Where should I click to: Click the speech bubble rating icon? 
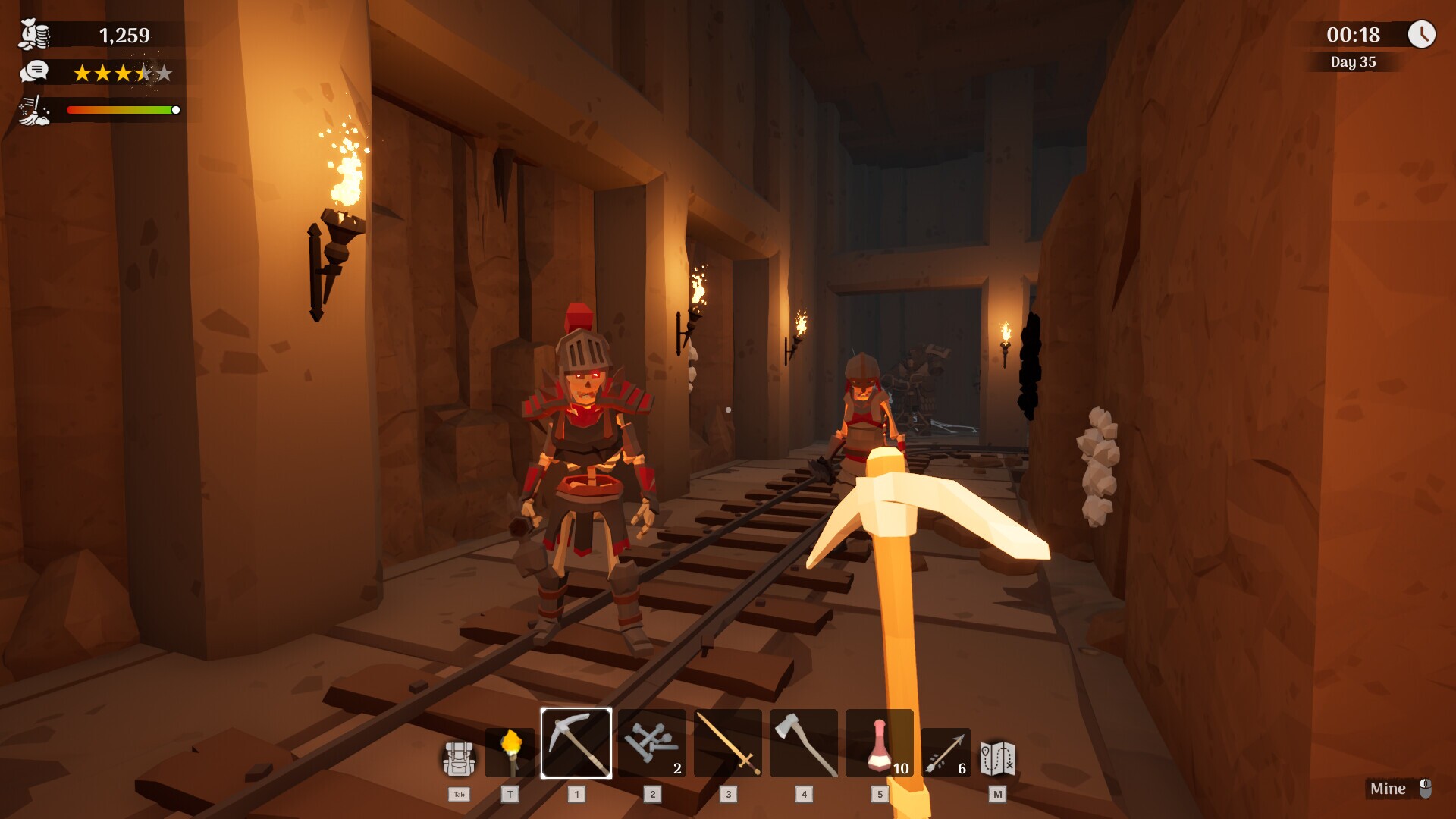32,74
